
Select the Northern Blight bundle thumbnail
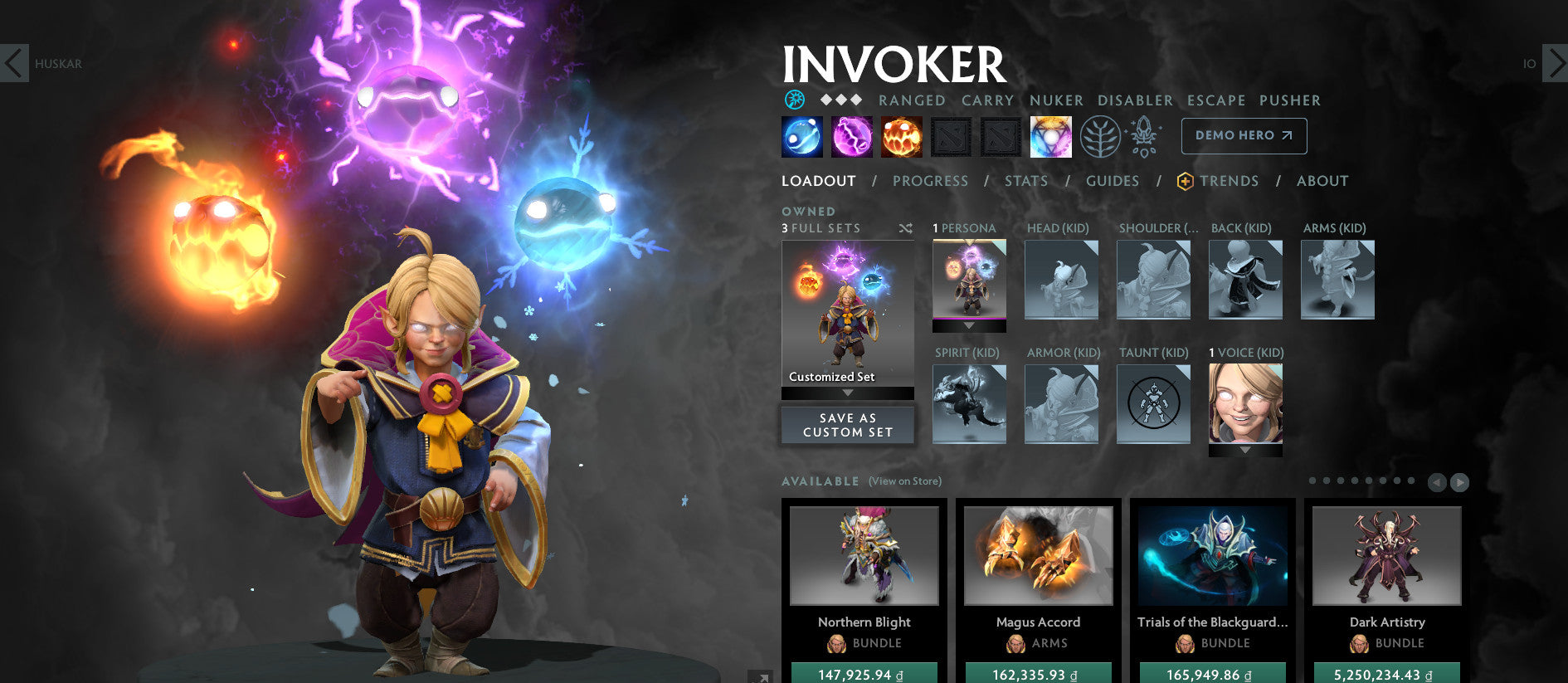[x=864, y=556]
